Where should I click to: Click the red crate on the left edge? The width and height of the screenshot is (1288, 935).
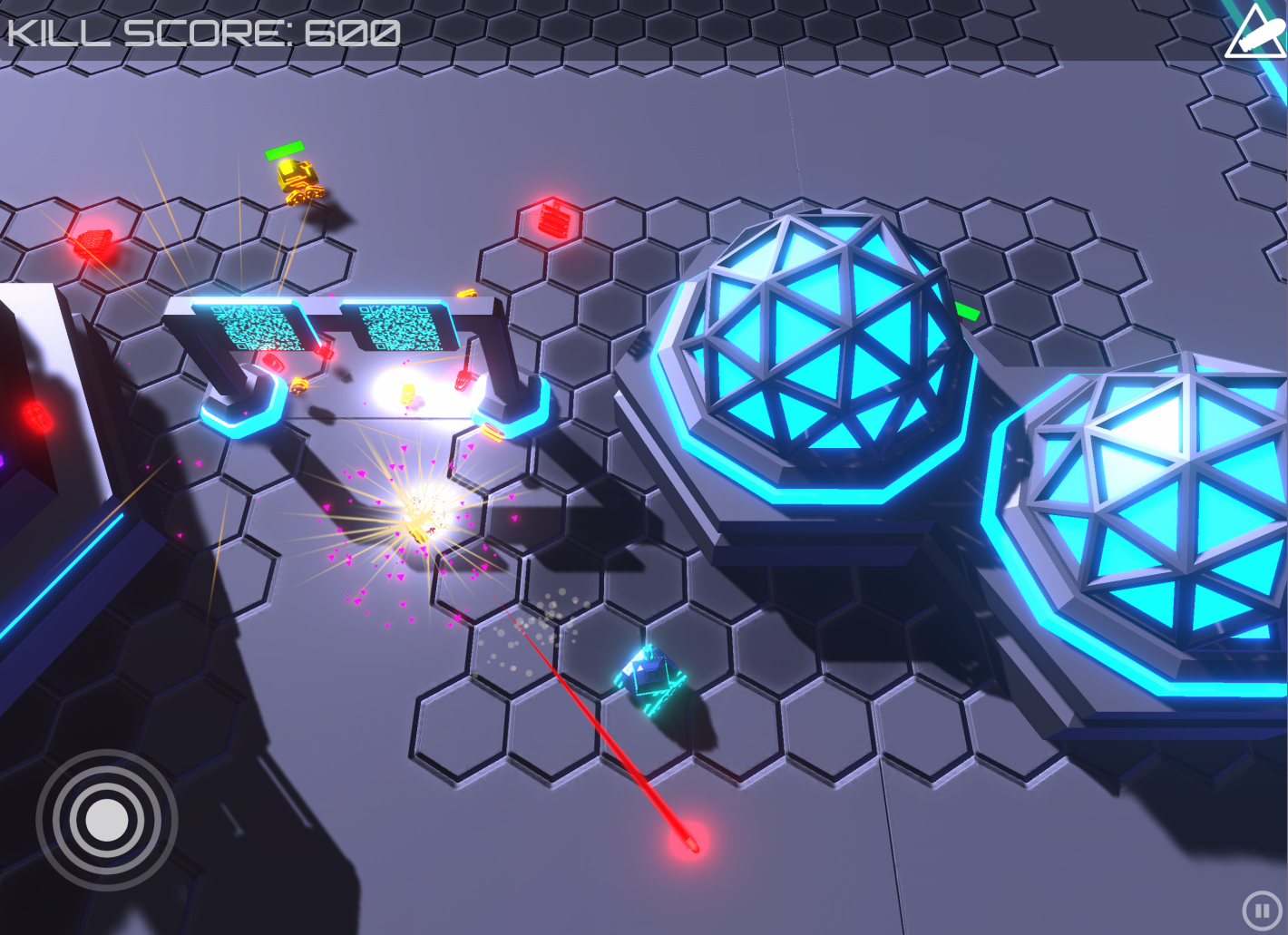point(36,417)
